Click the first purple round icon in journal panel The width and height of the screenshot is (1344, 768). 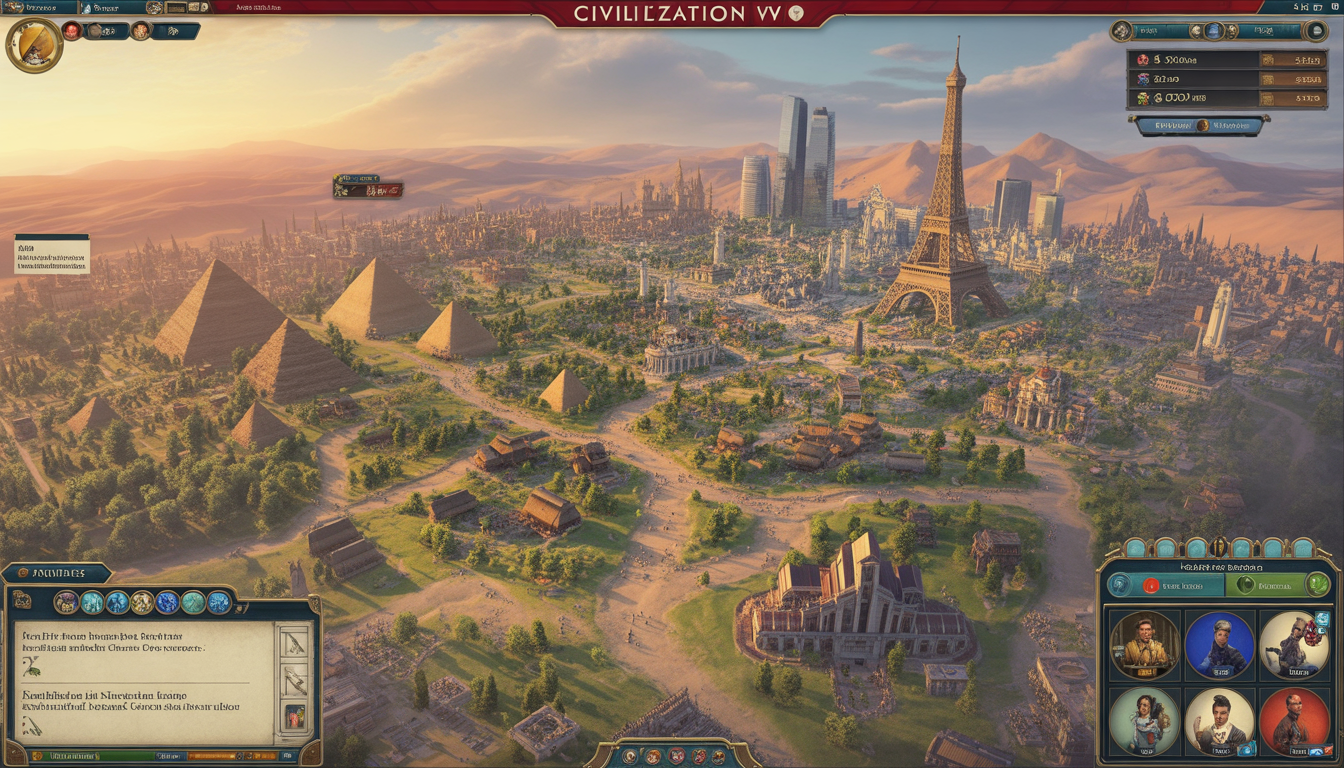point(66,602)
